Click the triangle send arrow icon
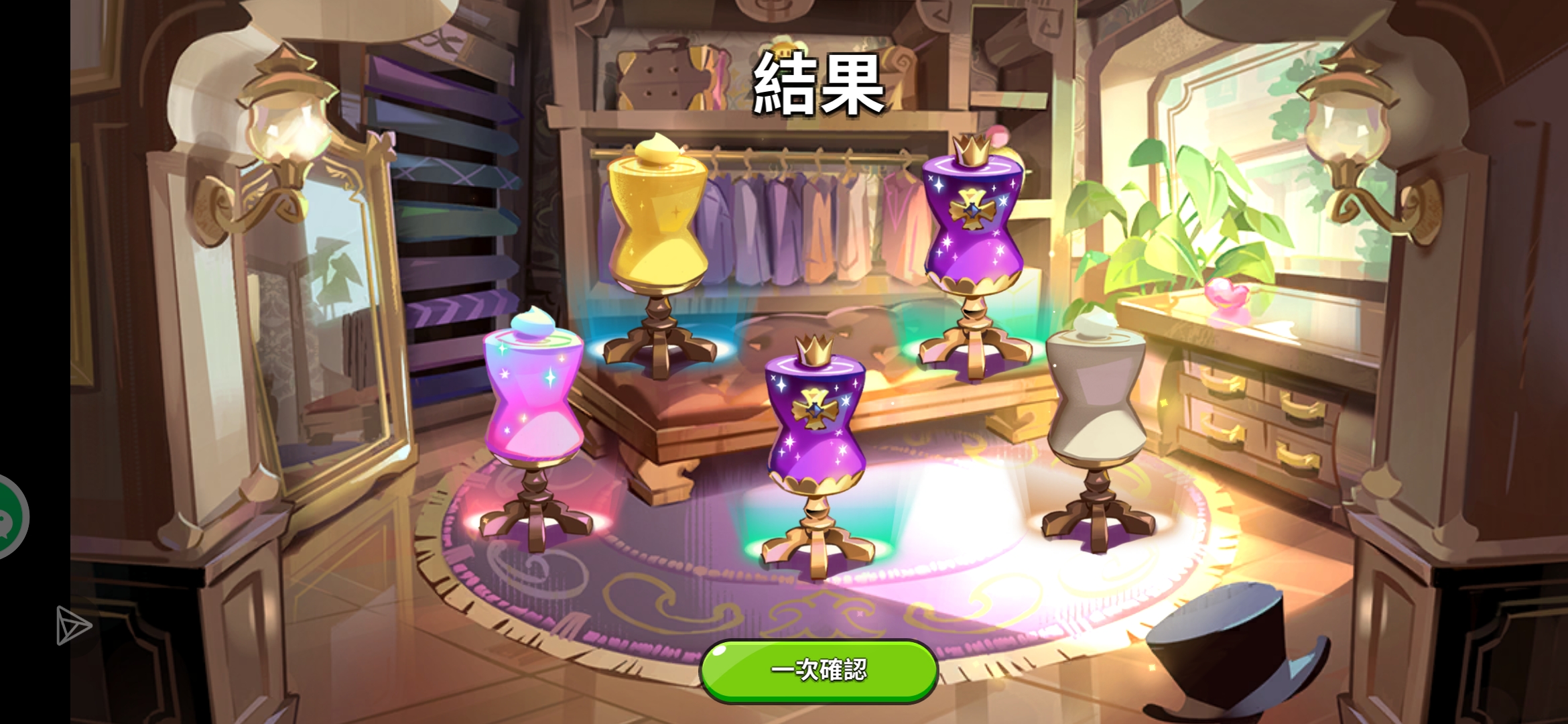The height and width of the screenshot is (724, 1568). 70,627
